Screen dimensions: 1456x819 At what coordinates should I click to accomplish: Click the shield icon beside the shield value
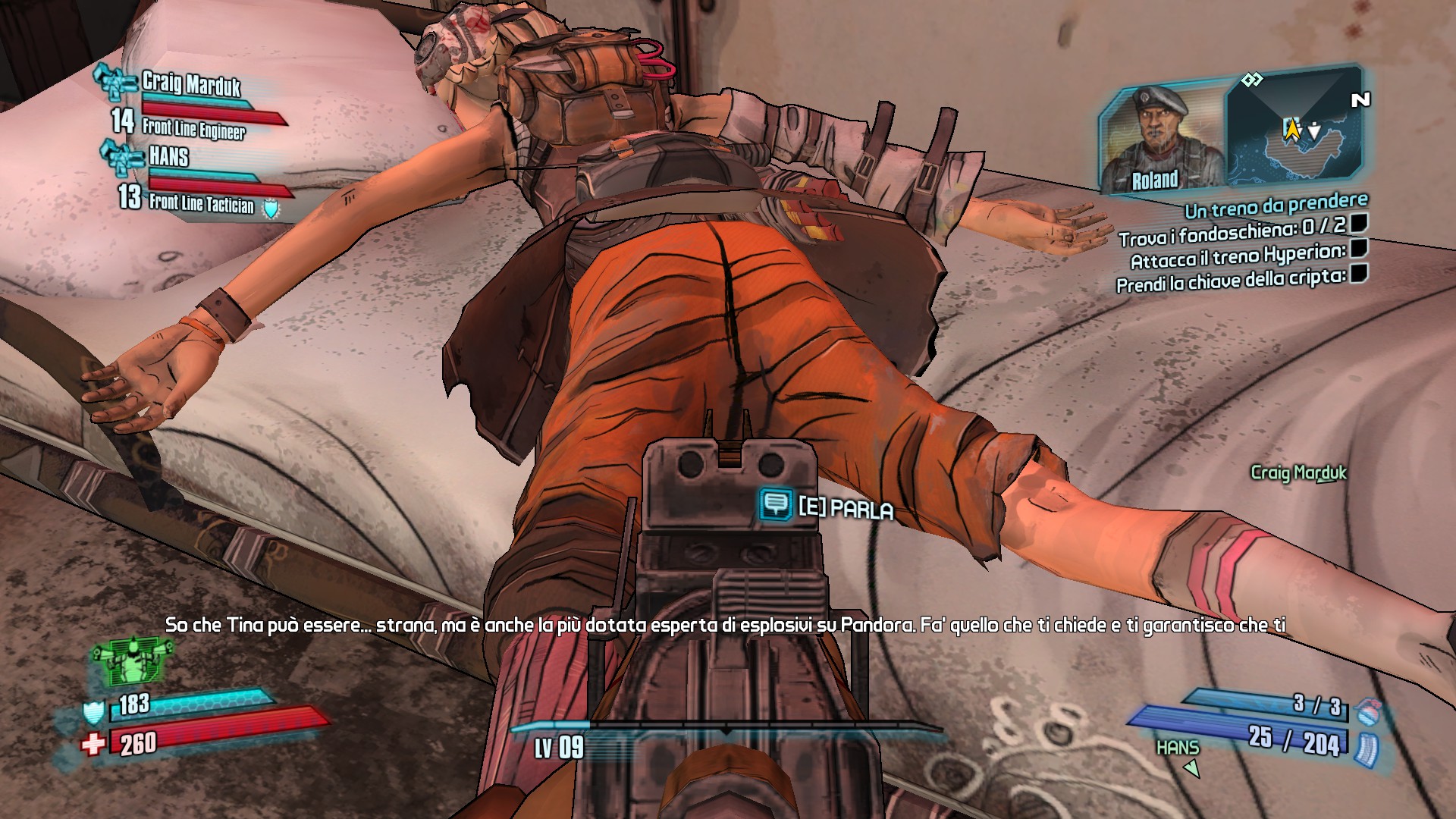pyautogui.click(x=93, y=711)
